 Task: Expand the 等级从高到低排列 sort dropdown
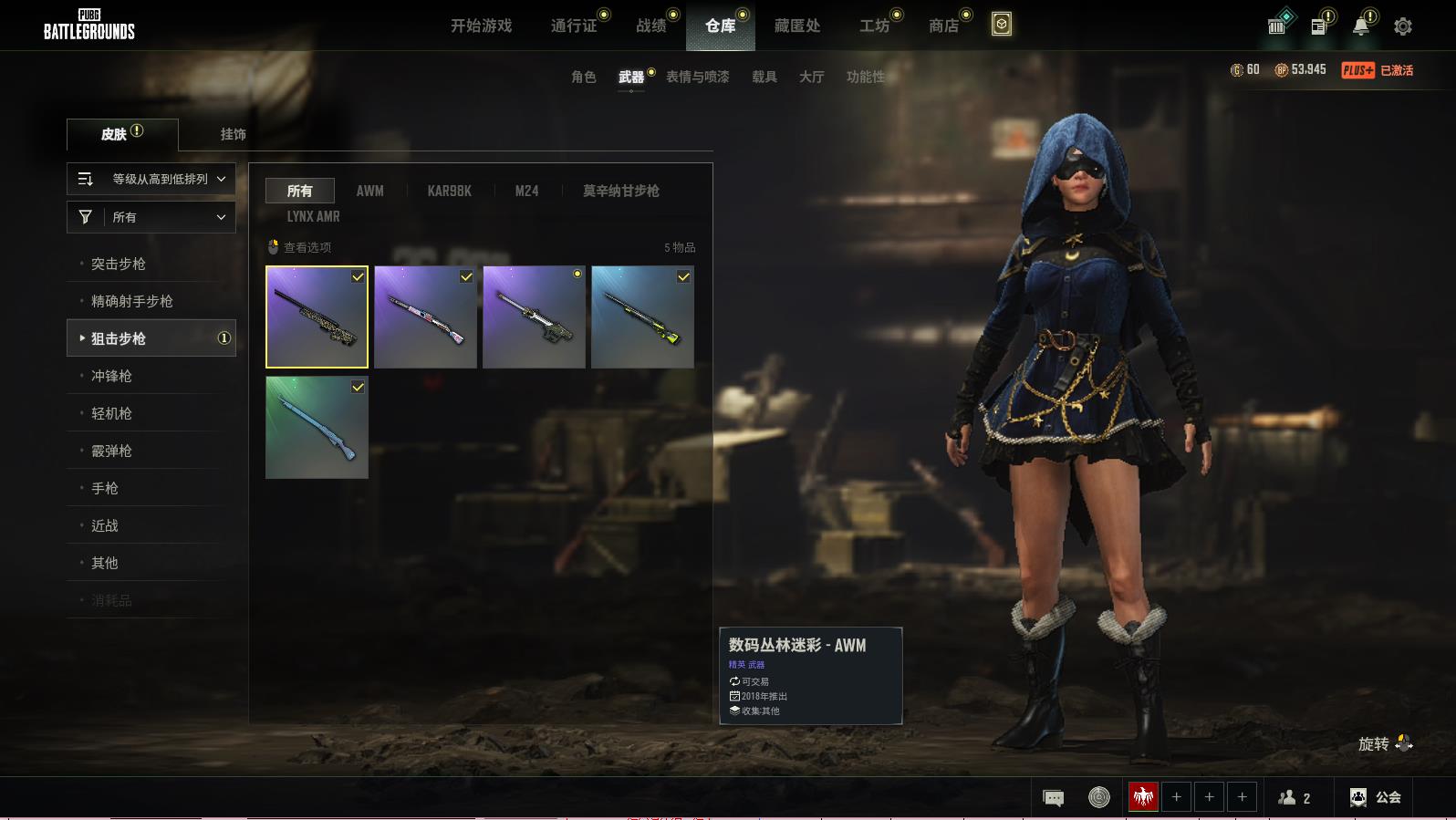tap(151, 179)
